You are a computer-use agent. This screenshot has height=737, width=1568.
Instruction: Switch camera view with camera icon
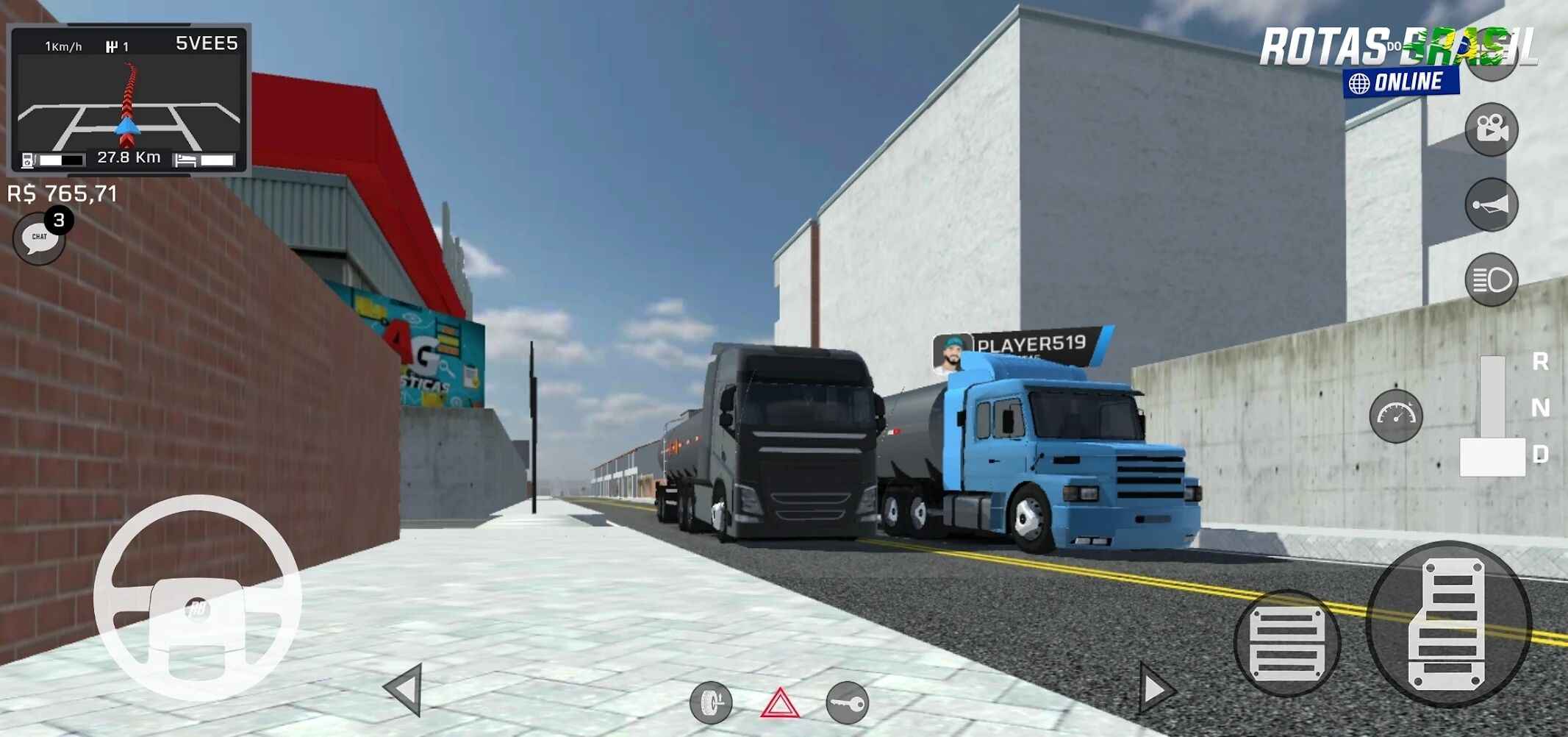point(1491,129)
